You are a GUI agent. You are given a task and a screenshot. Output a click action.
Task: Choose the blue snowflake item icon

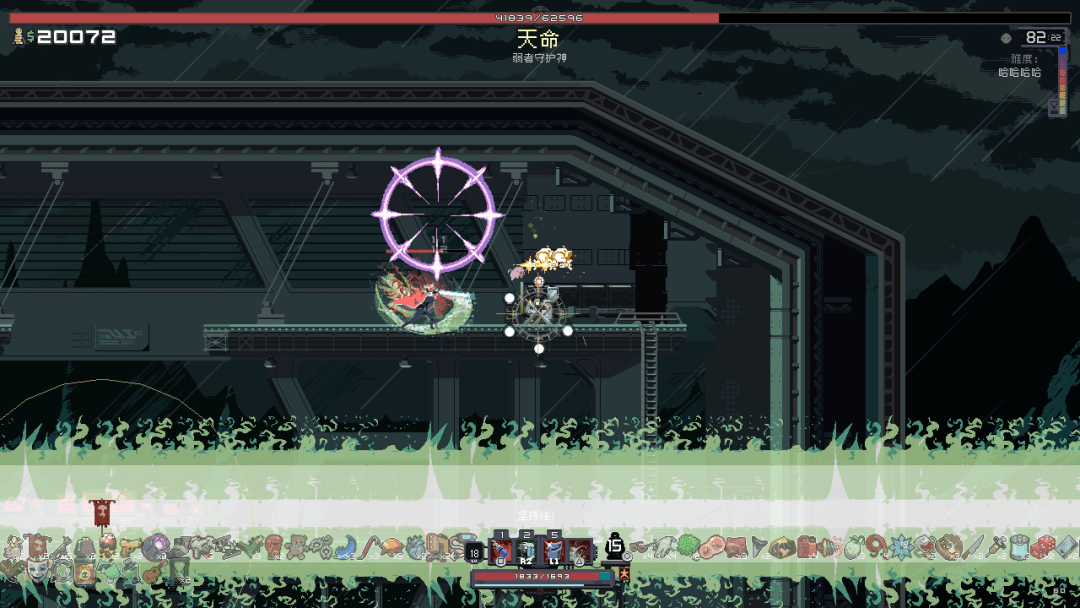[901, 547]
